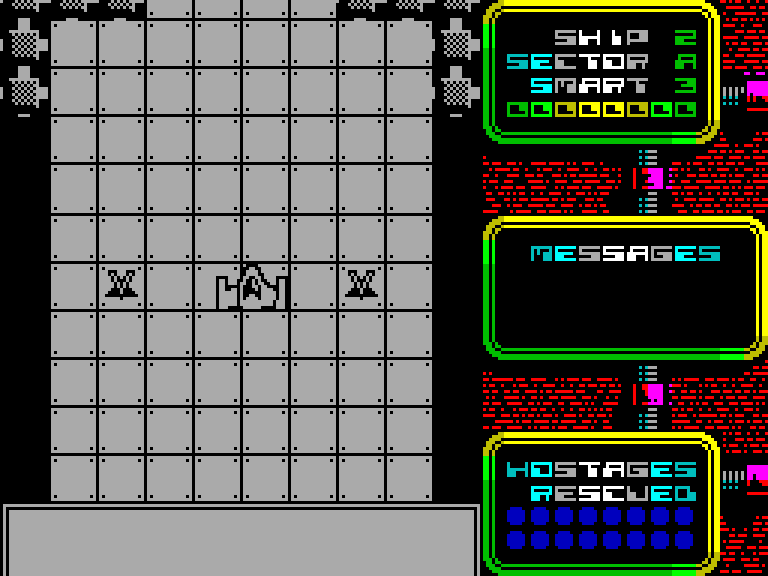This screenshot has height=576, width=768.
Task: Select the Messages panel
Action: point(625,288)
